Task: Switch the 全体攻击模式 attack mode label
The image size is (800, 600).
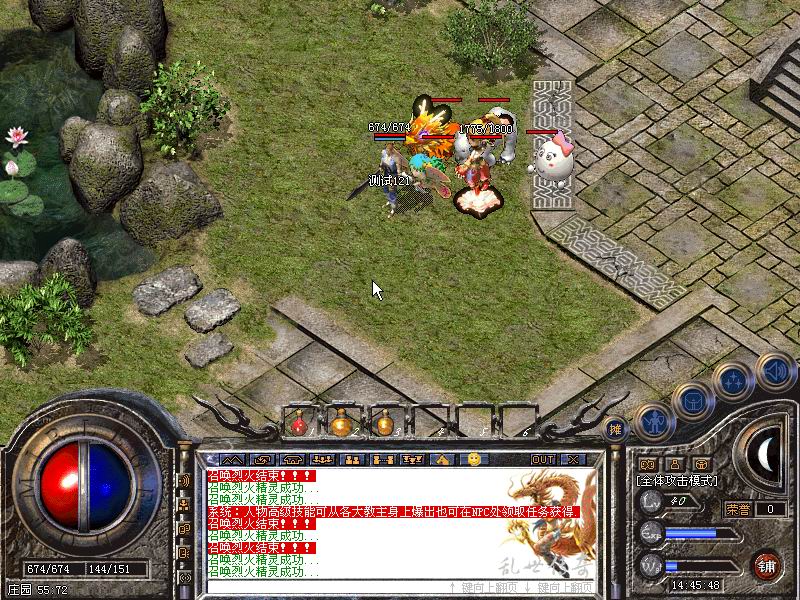Action: 678,481
